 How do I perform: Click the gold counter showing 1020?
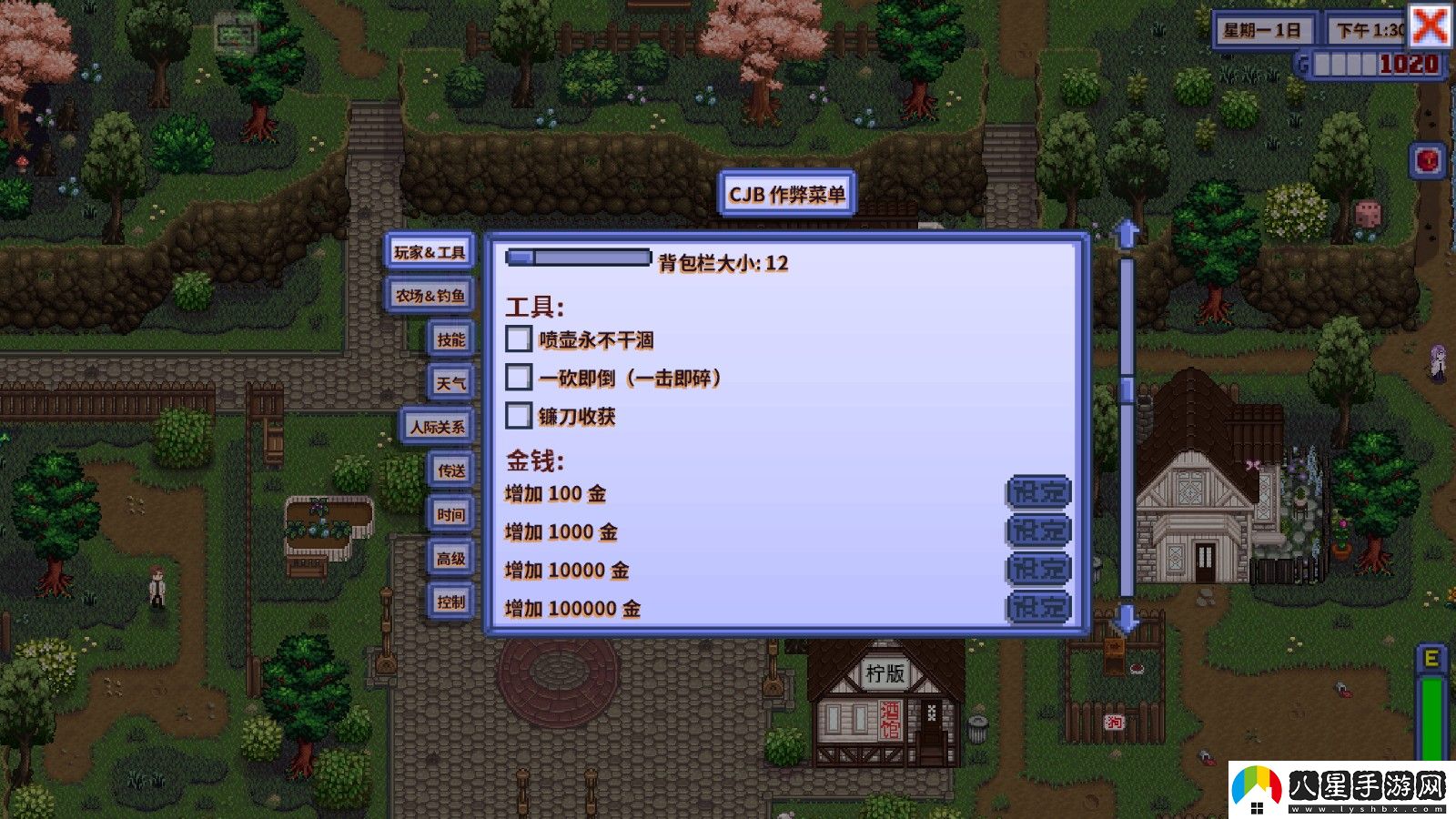coord(1402,64)
